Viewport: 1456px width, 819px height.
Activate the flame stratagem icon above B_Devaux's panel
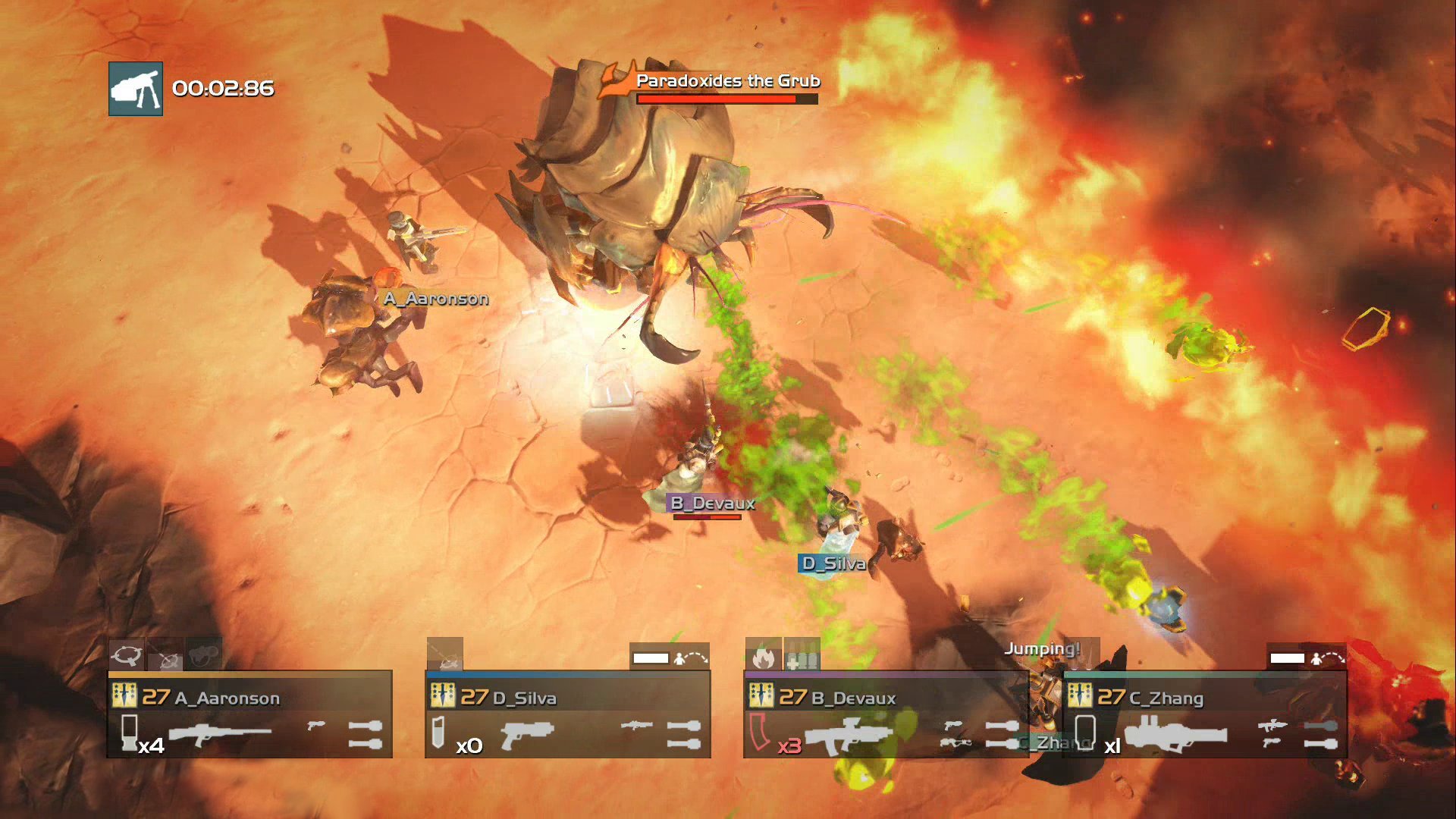[x=763, y=656]
